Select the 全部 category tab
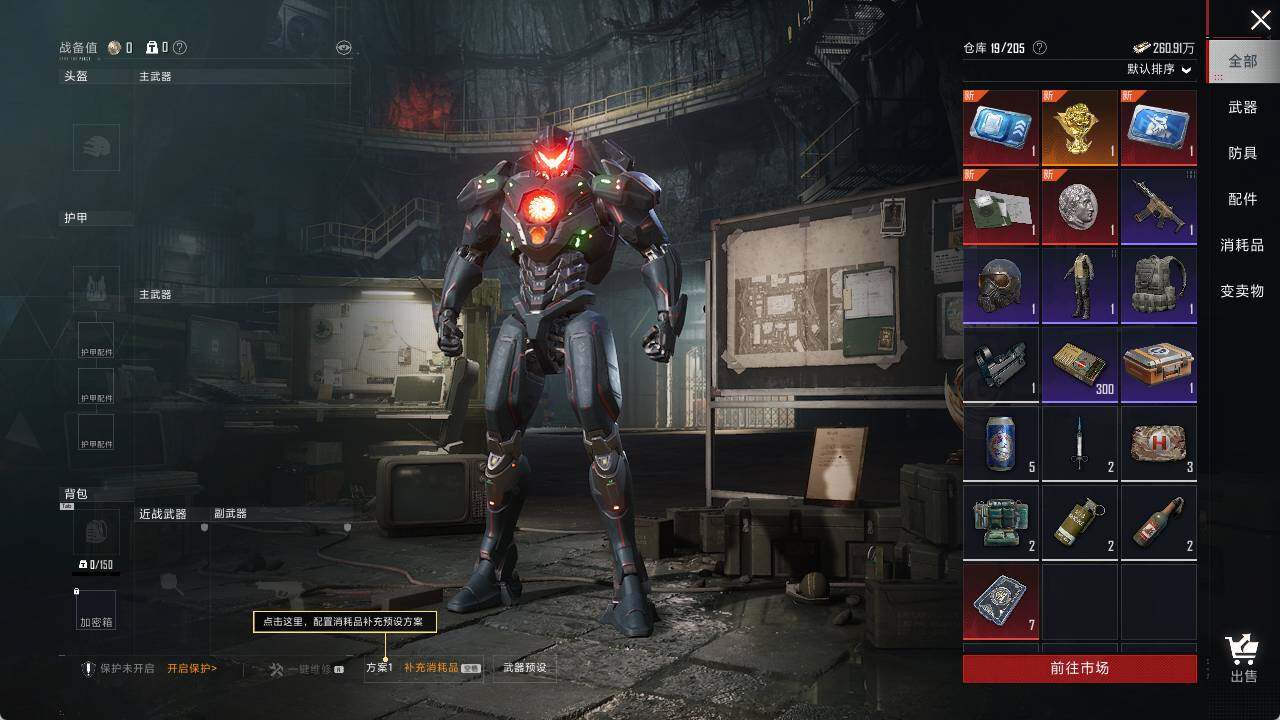This screenshot has height=720, width=1280. point(1242,61)
